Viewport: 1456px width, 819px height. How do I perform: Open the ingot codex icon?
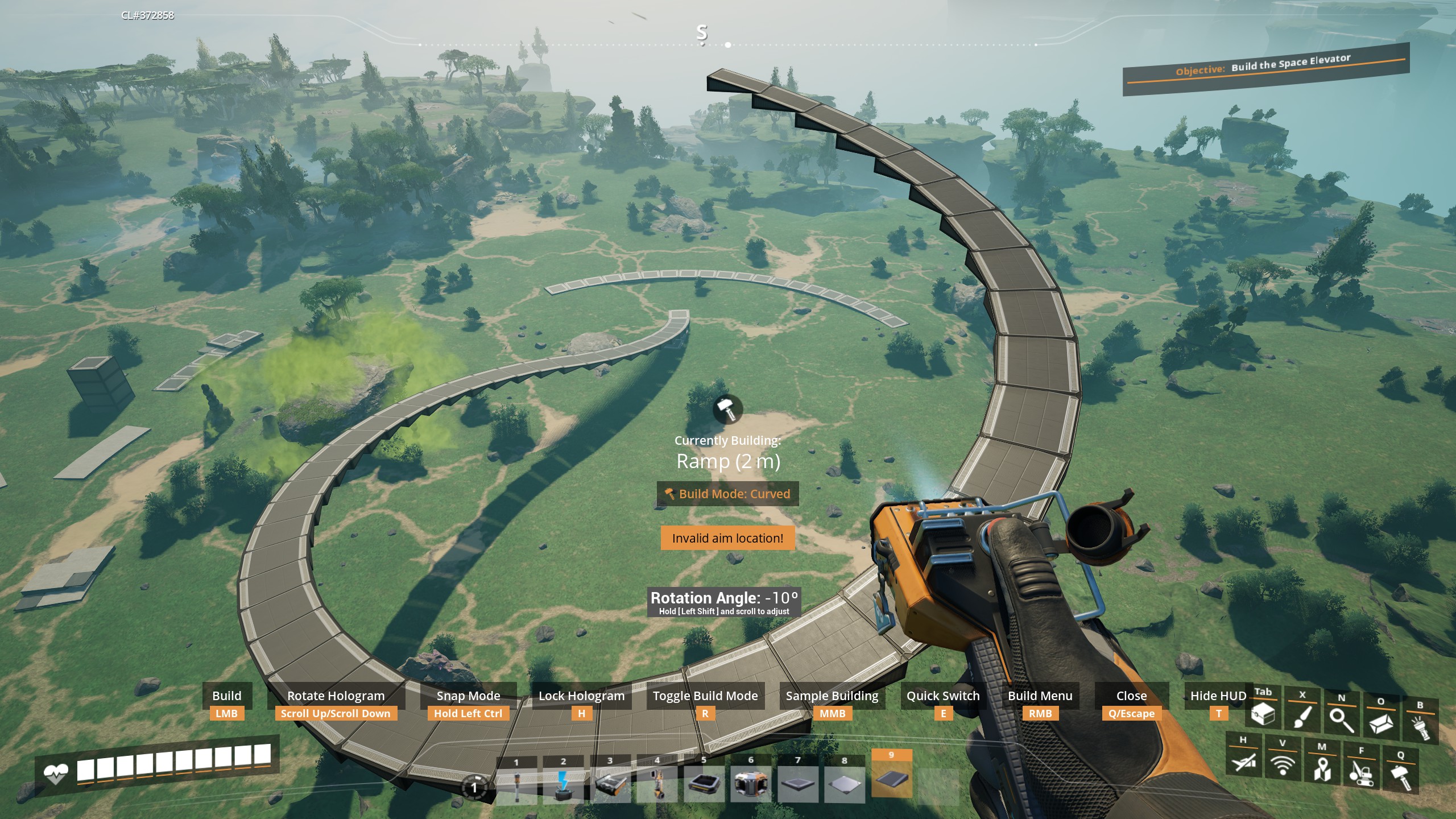click(1381, 723)
